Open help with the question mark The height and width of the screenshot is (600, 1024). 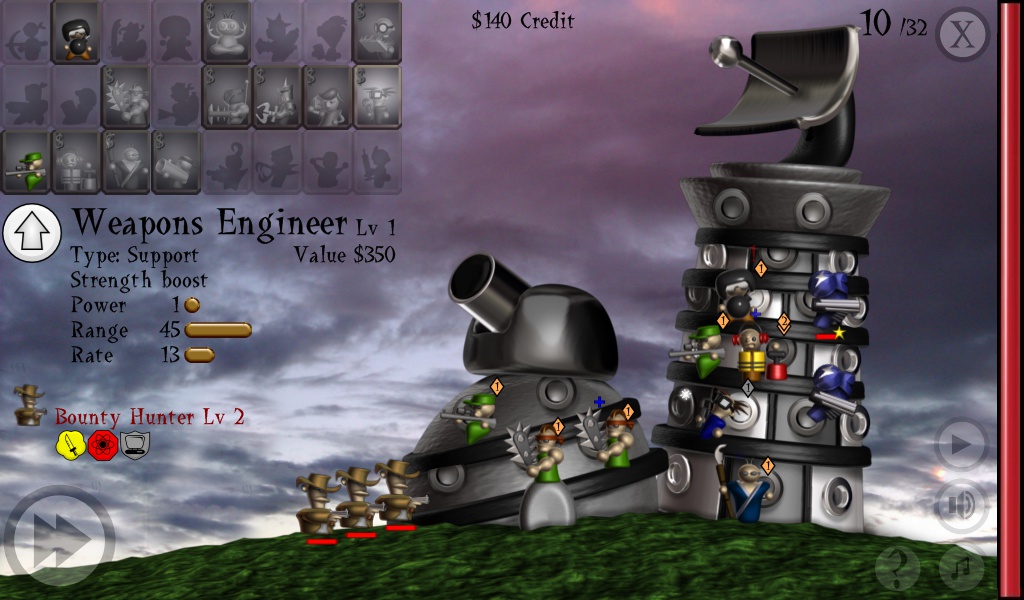point(897,568)
